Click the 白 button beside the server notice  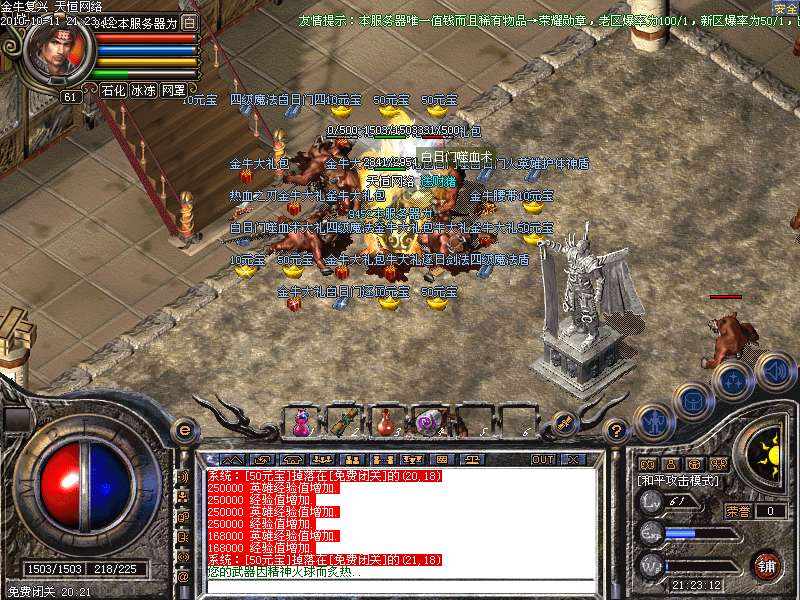[x=189, y=23]
